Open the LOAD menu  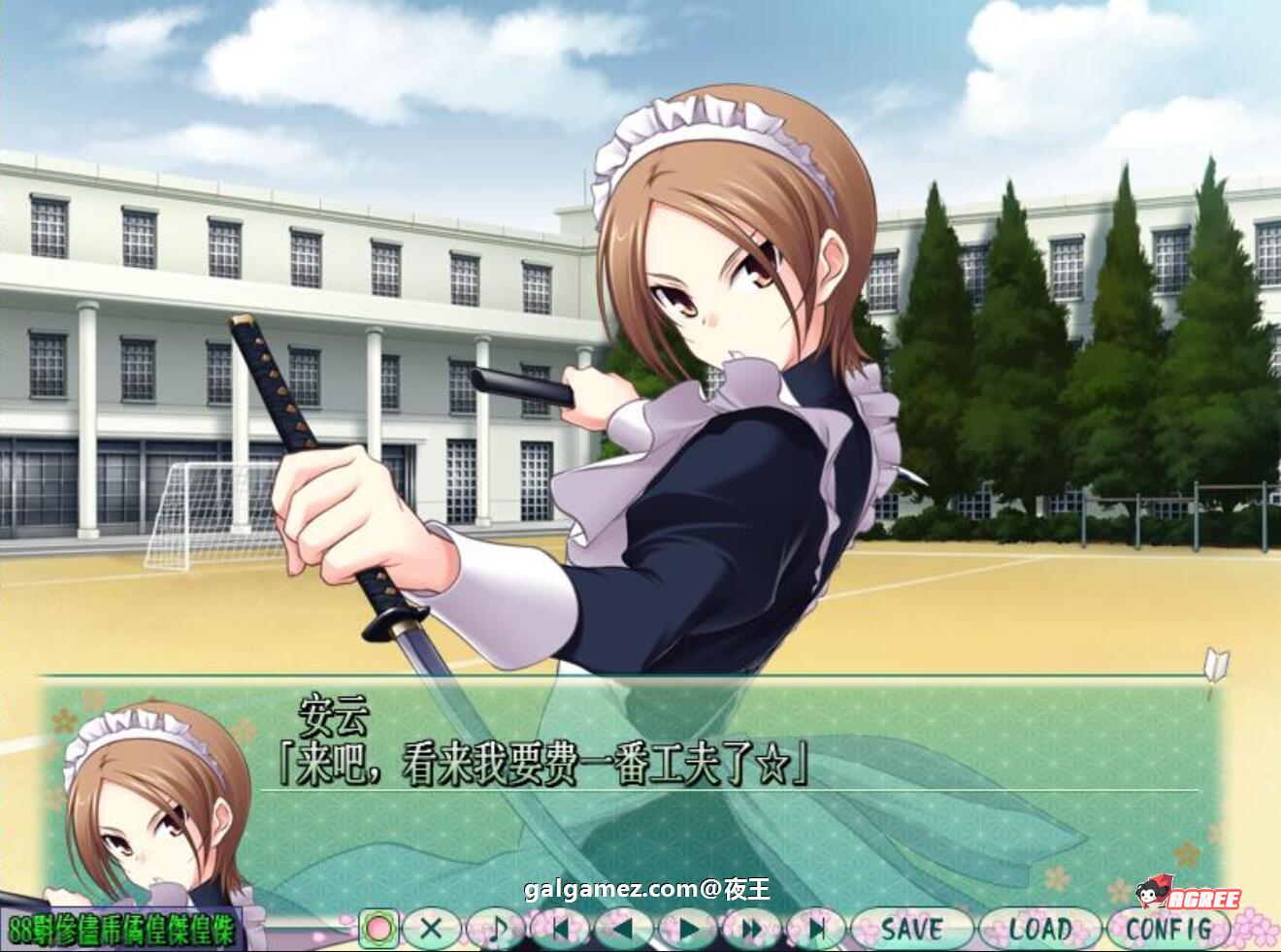(x=1039, y=929)
